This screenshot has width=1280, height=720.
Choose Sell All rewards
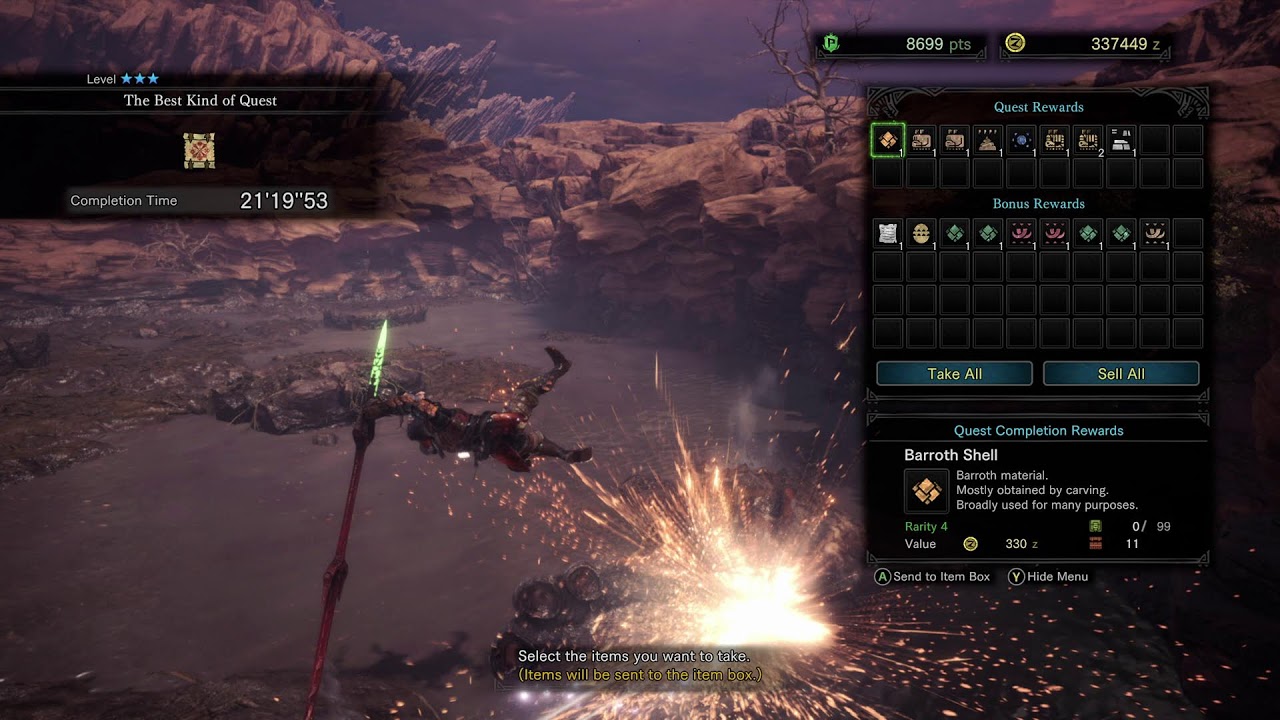[x=1121, y=374]
